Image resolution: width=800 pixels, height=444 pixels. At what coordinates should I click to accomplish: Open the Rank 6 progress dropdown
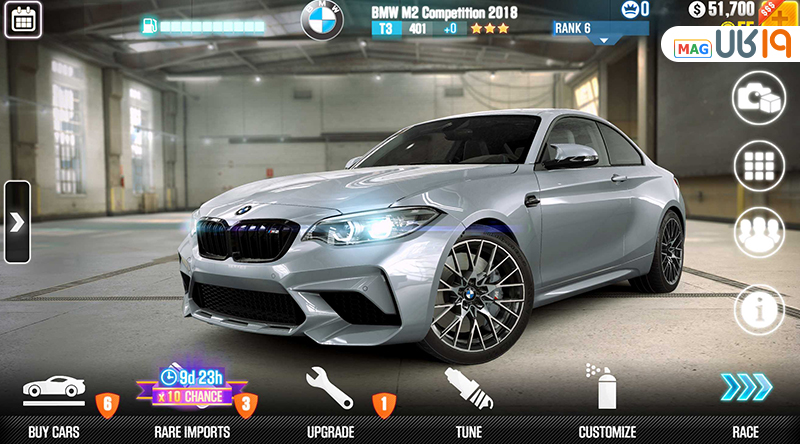(601, 31)
